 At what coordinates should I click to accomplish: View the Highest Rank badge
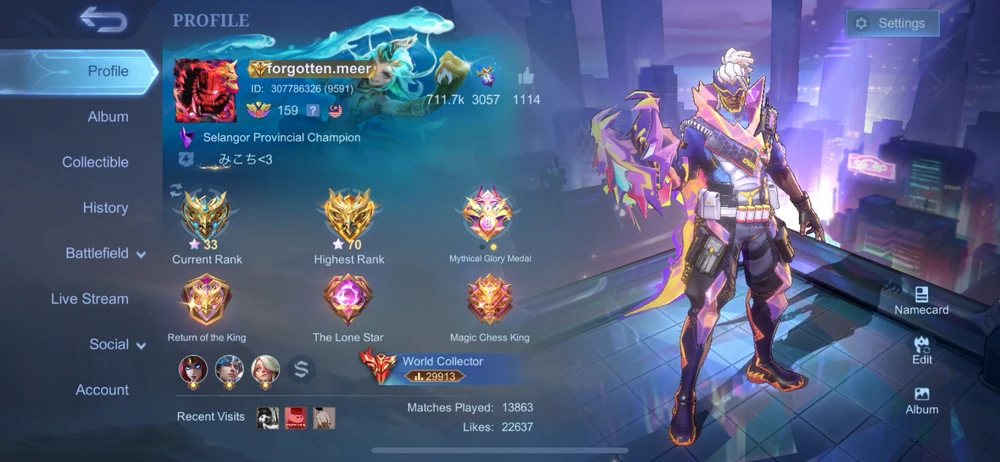pos(349,217)
